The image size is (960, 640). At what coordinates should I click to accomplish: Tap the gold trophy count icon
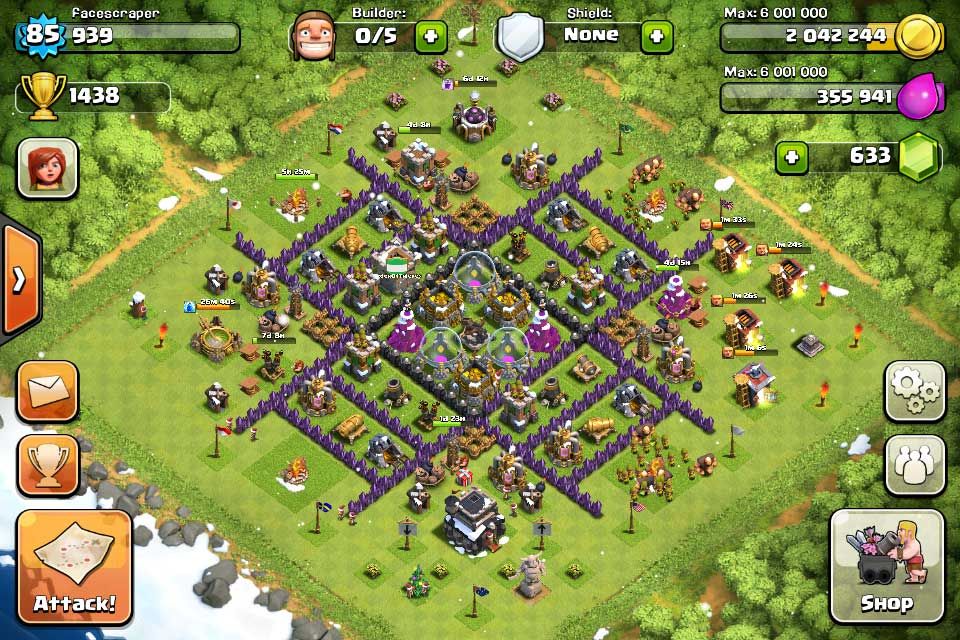point(42,97)
